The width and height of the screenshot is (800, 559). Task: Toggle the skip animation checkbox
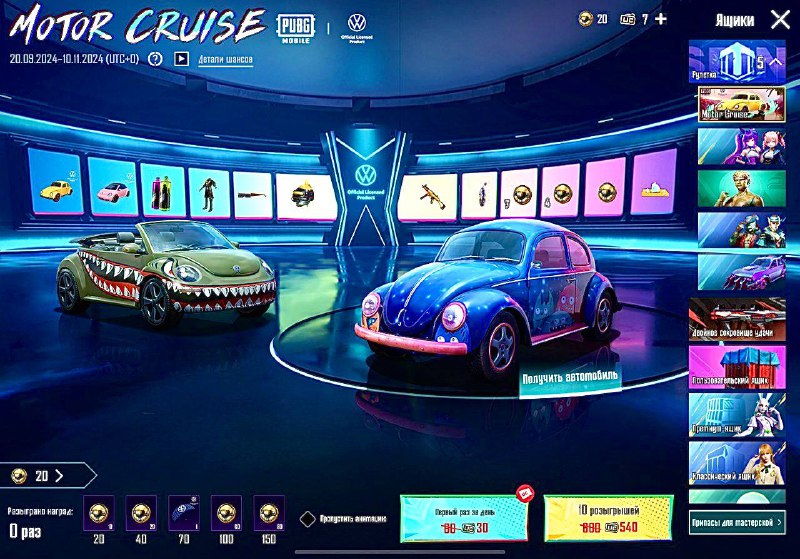tap(308, 519)
